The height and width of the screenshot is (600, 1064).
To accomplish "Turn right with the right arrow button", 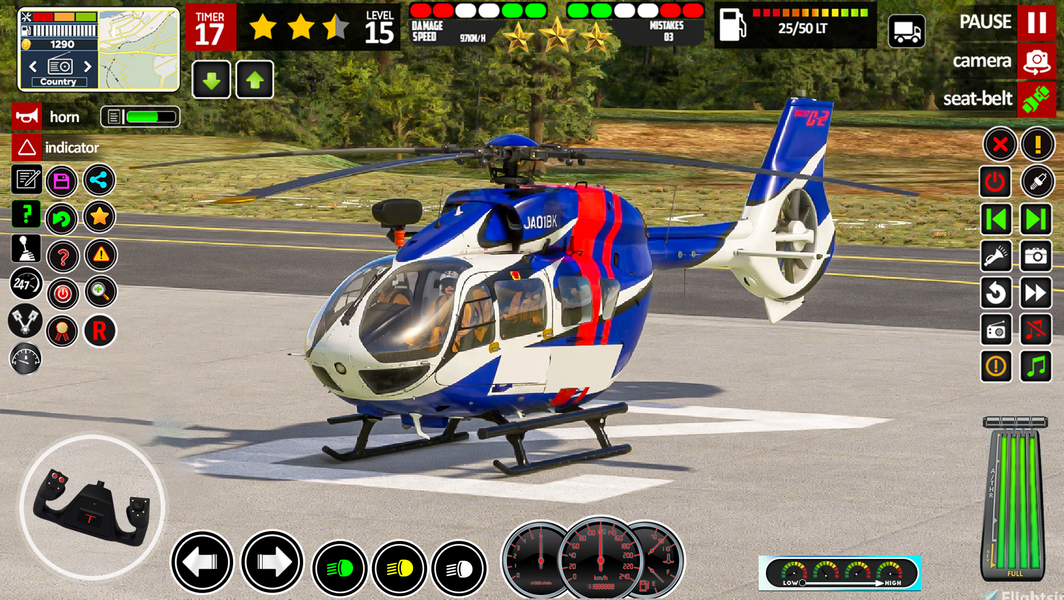I will click(271, 562).
